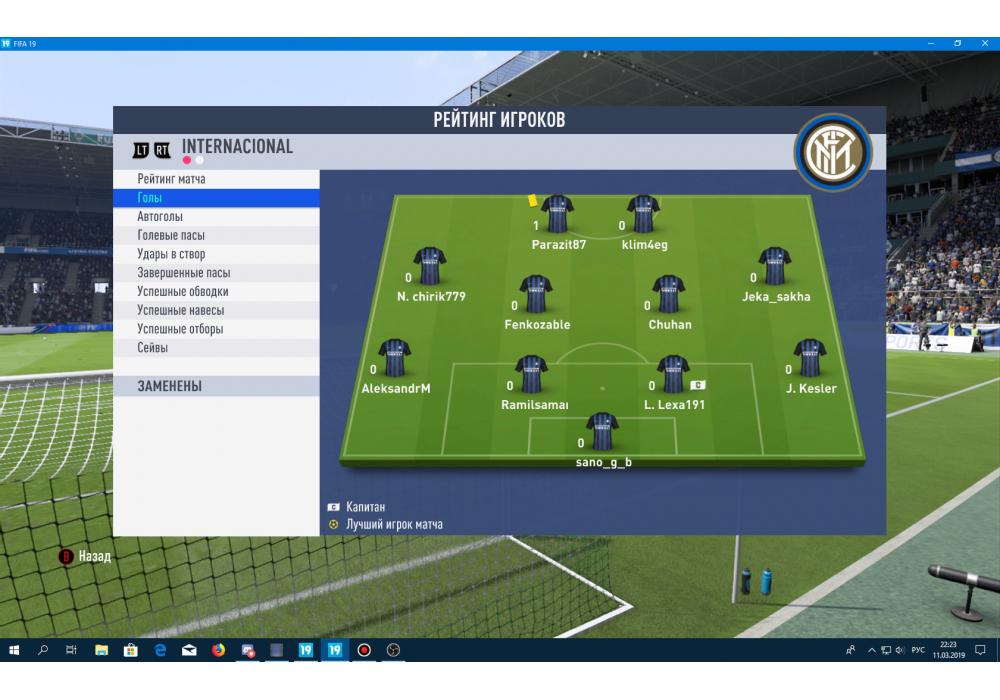Image resolution: width=1000 pixels, height=700 pixels.
Task: Choose the Успешные навесы entry
Action: (x=180, y=310)
